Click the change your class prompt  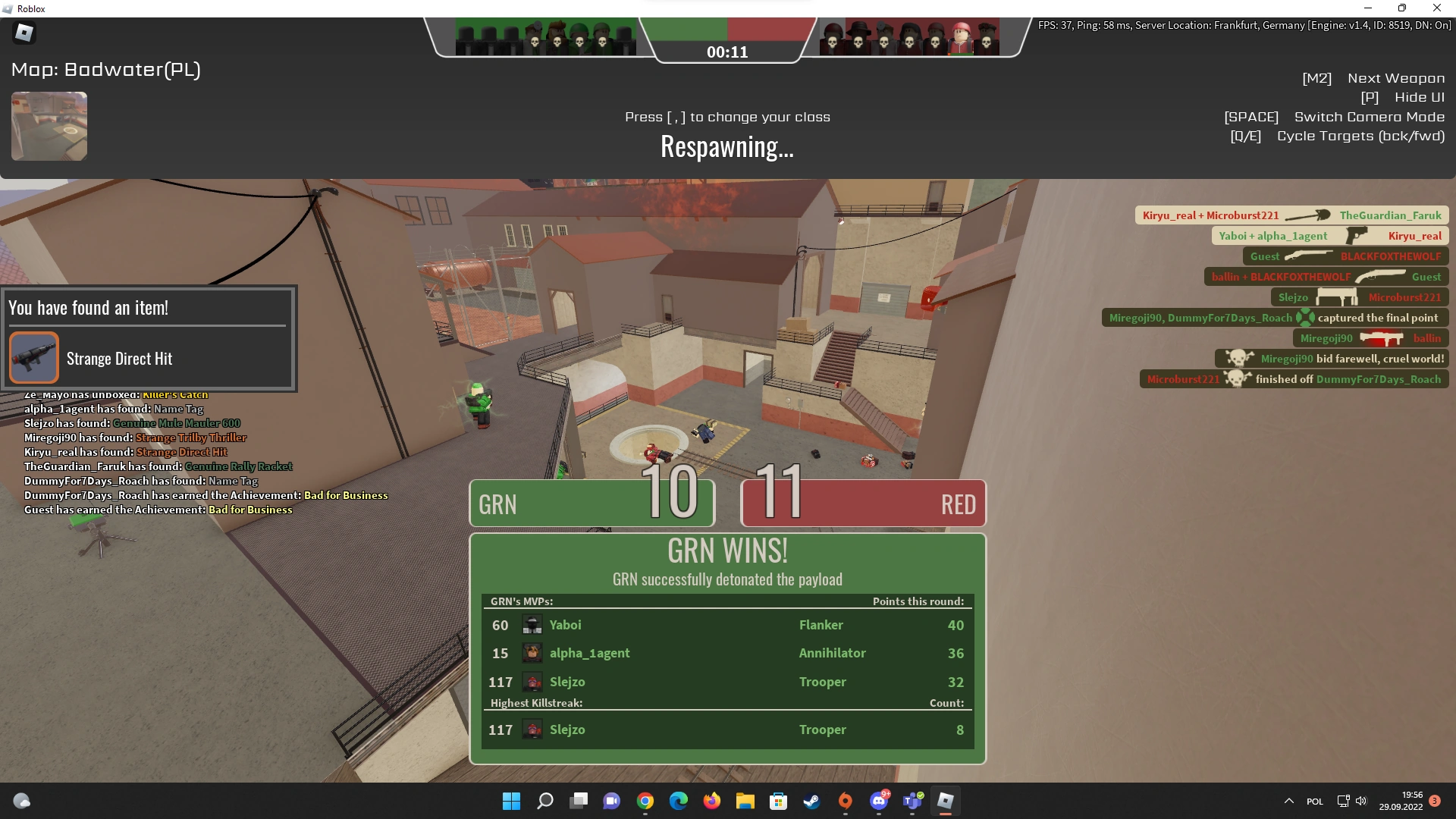(x=726, y=117)
